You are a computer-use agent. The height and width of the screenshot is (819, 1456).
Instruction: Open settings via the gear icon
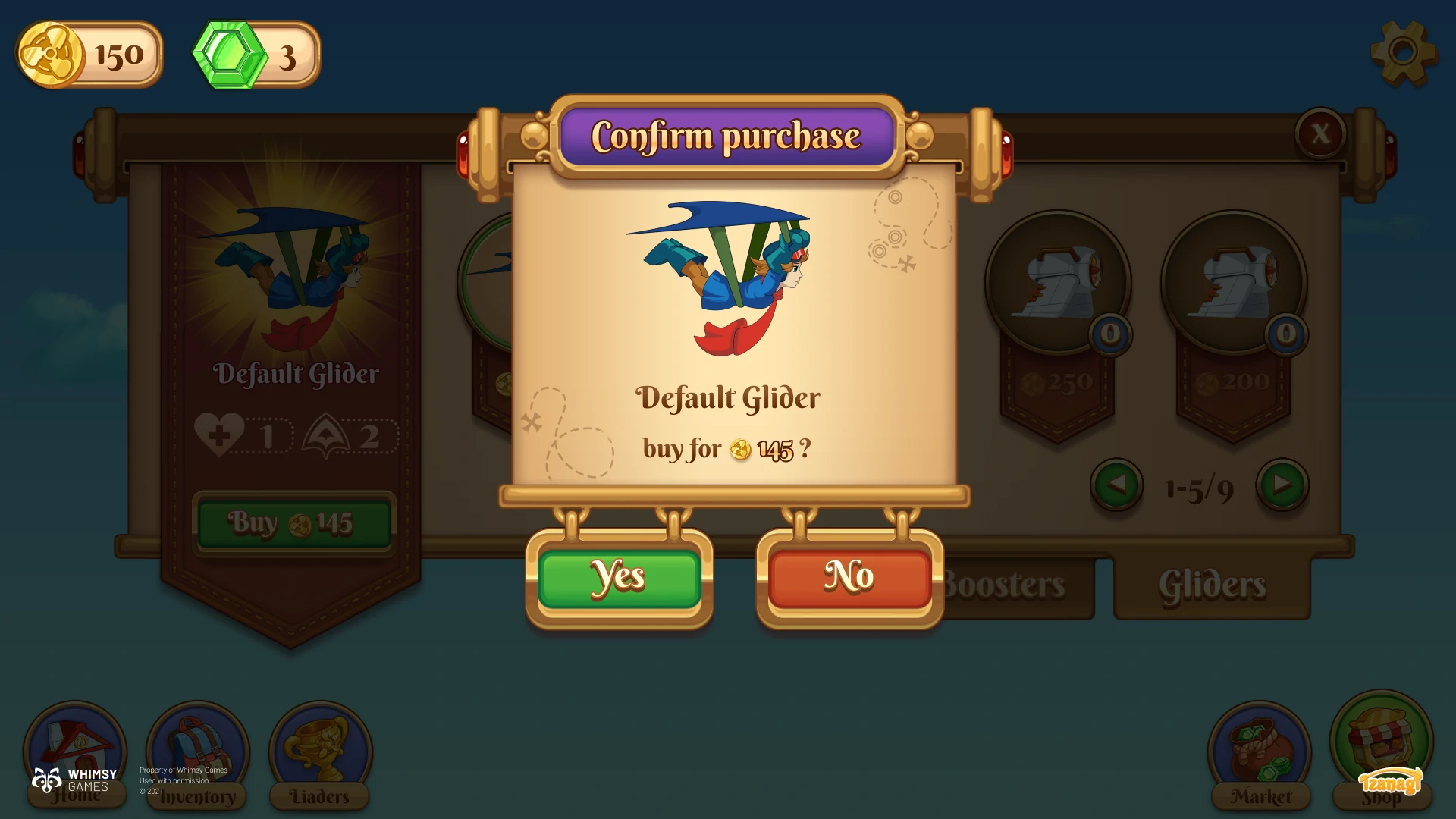[1403, 52]
